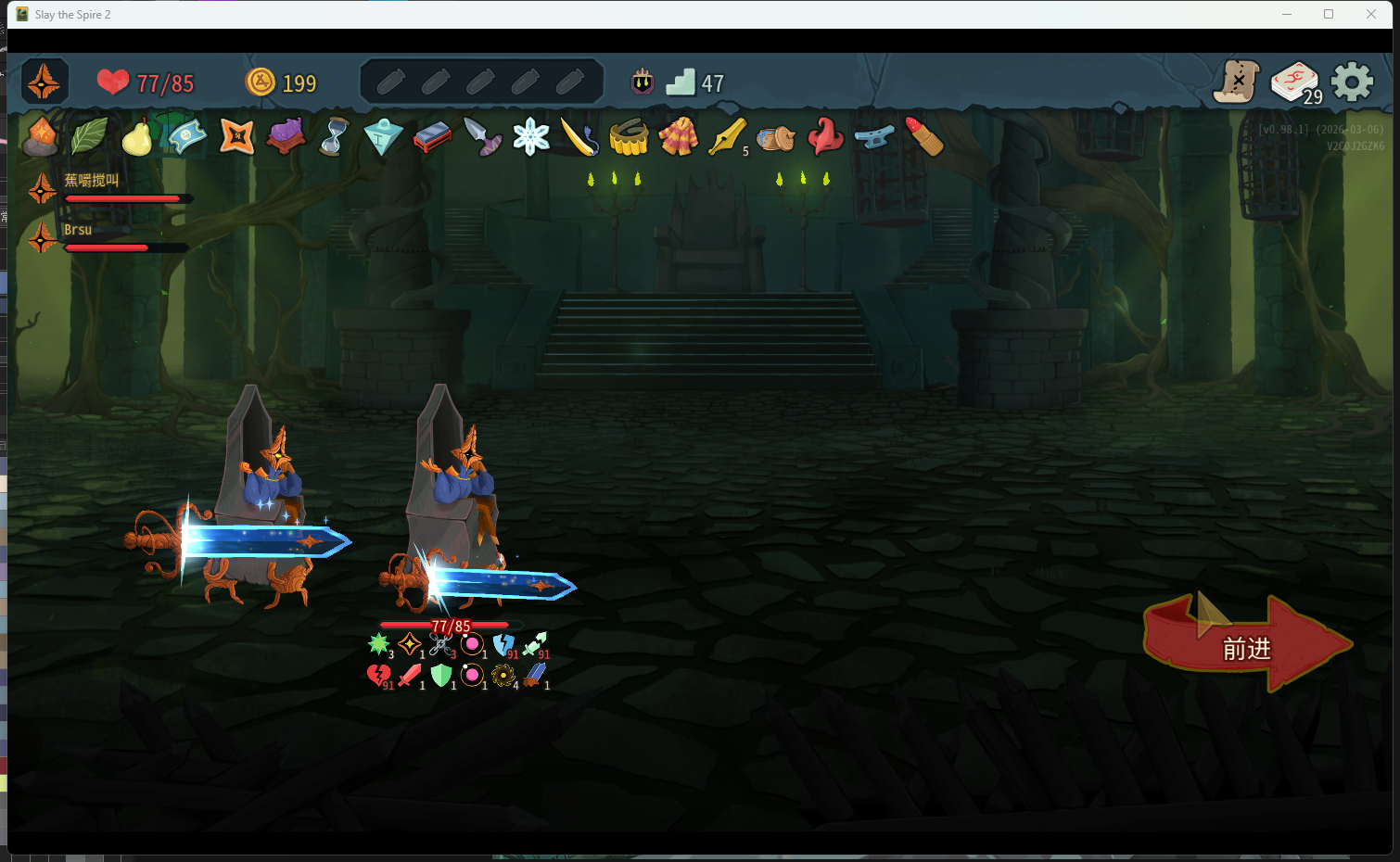The width and height of the screenshot is (1400, 862).
Task: Select the yellow belt relic
Action: [629, 137]
